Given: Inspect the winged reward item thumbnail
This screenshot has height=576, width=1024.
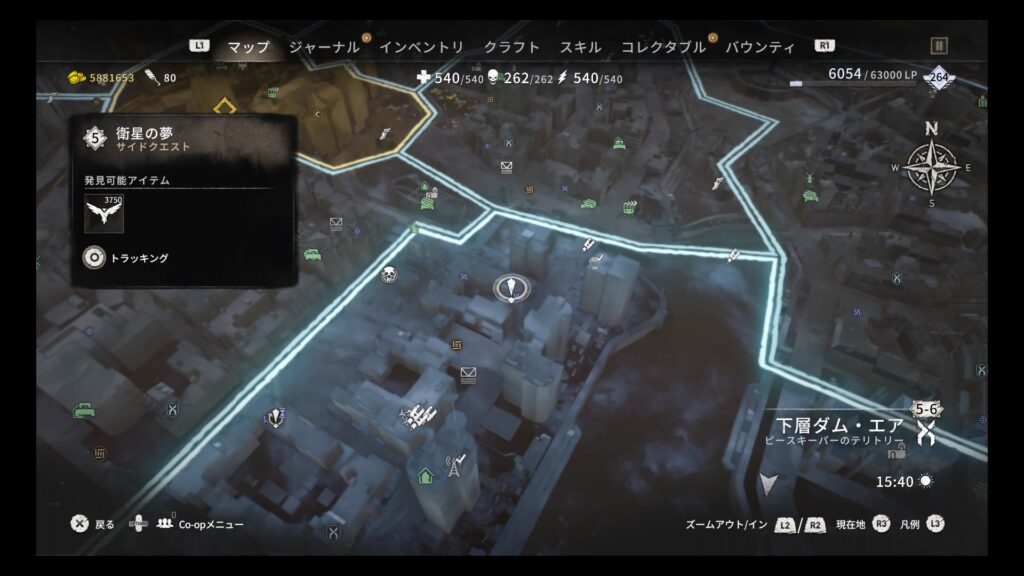Looking at the screenshot, I should point(104,214).
